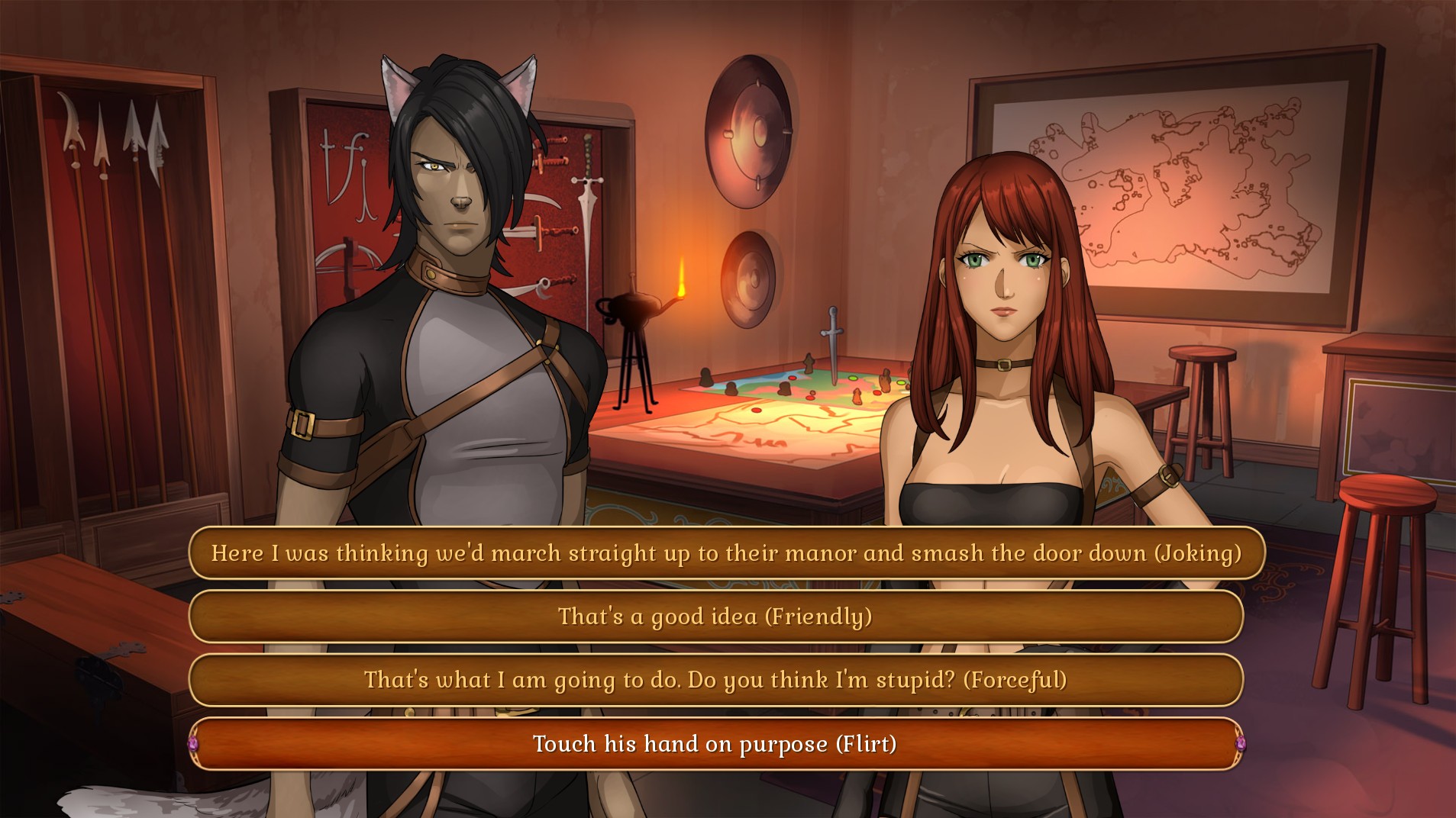The image size is (1456, 818).
Task: Select "That's a good idea (Friendly)"
Action: (x=715, y=617)
